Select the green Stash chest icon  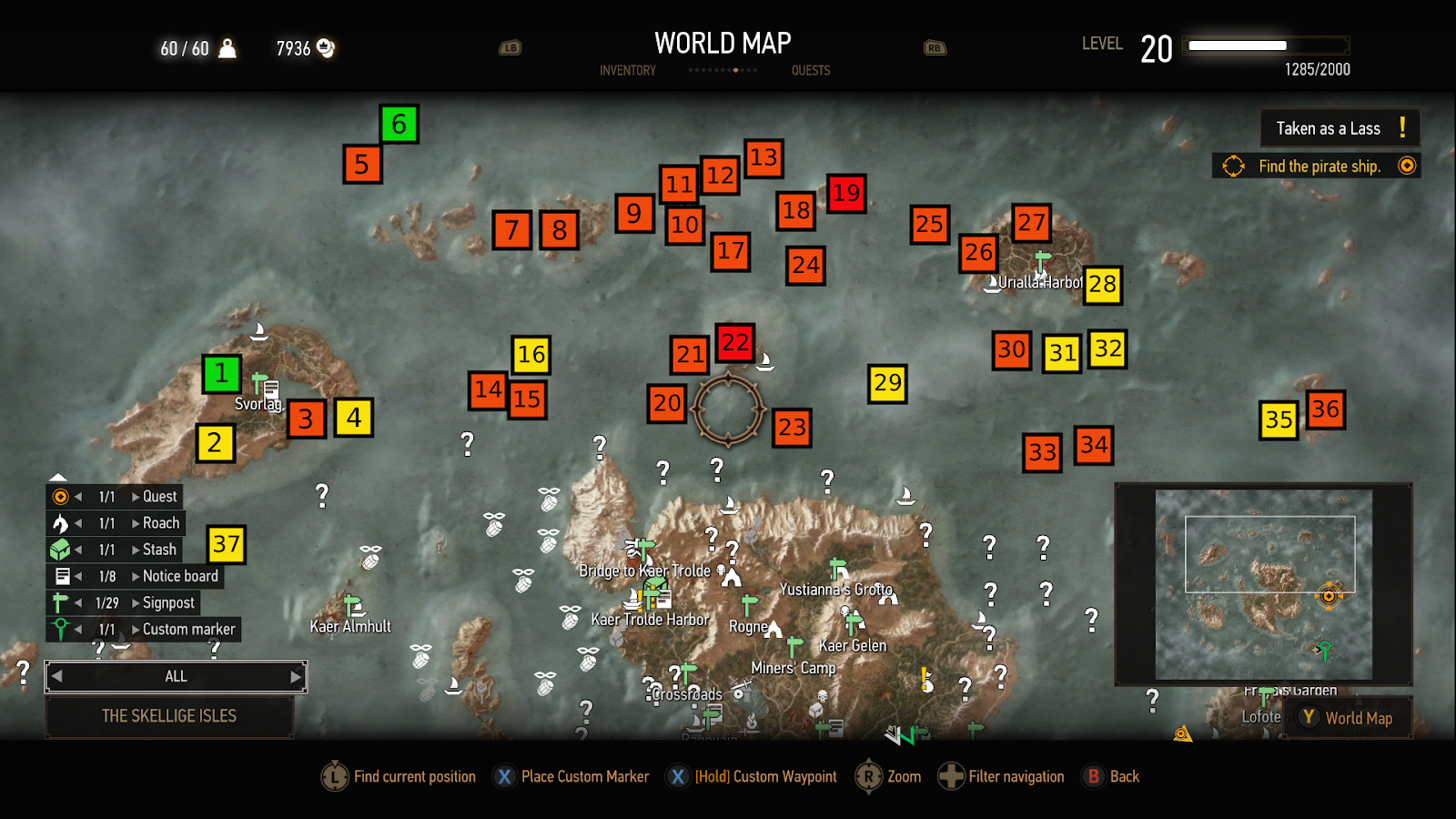click(x=61, y=550)
